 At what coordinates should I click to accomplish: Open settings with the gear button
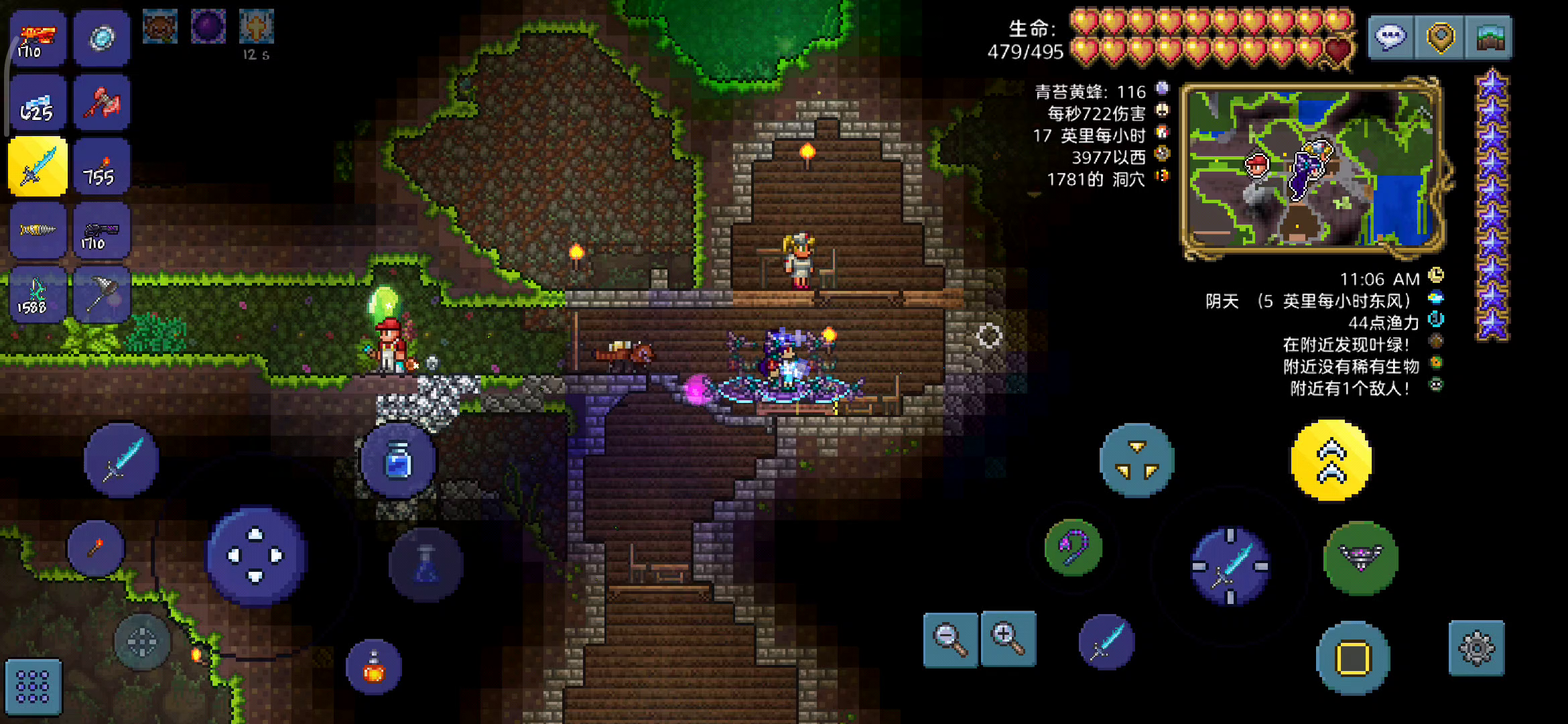coord(1476,648)
